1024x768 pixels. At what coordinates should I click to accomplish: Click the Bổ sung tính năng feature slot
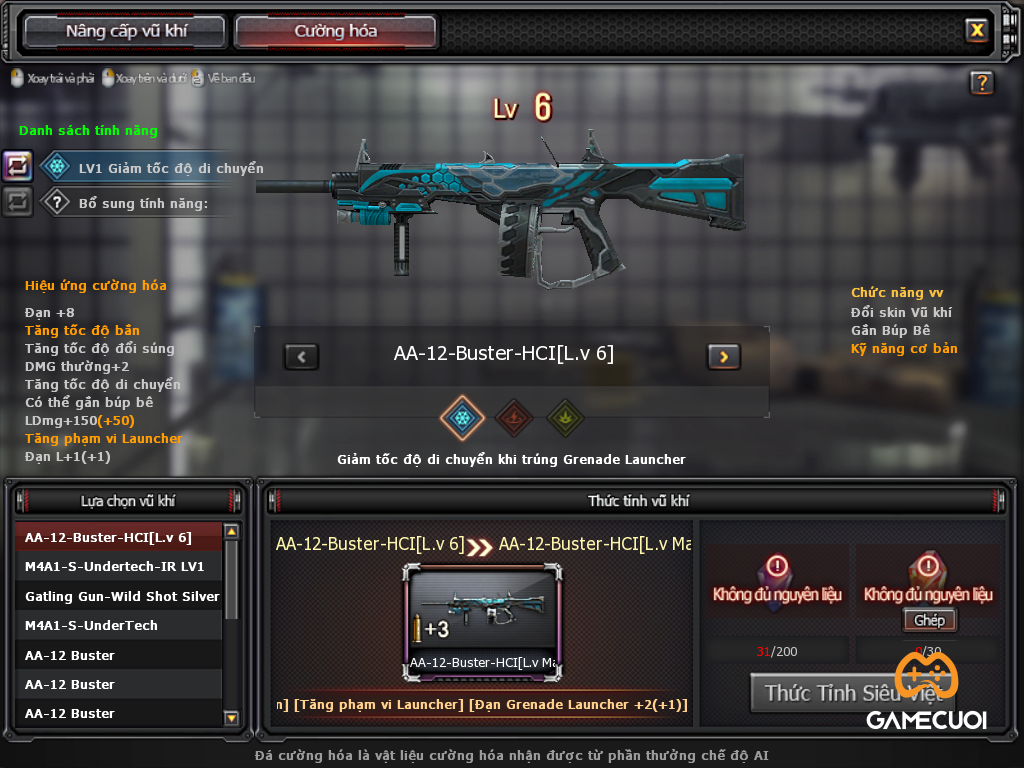click(140, 203)
